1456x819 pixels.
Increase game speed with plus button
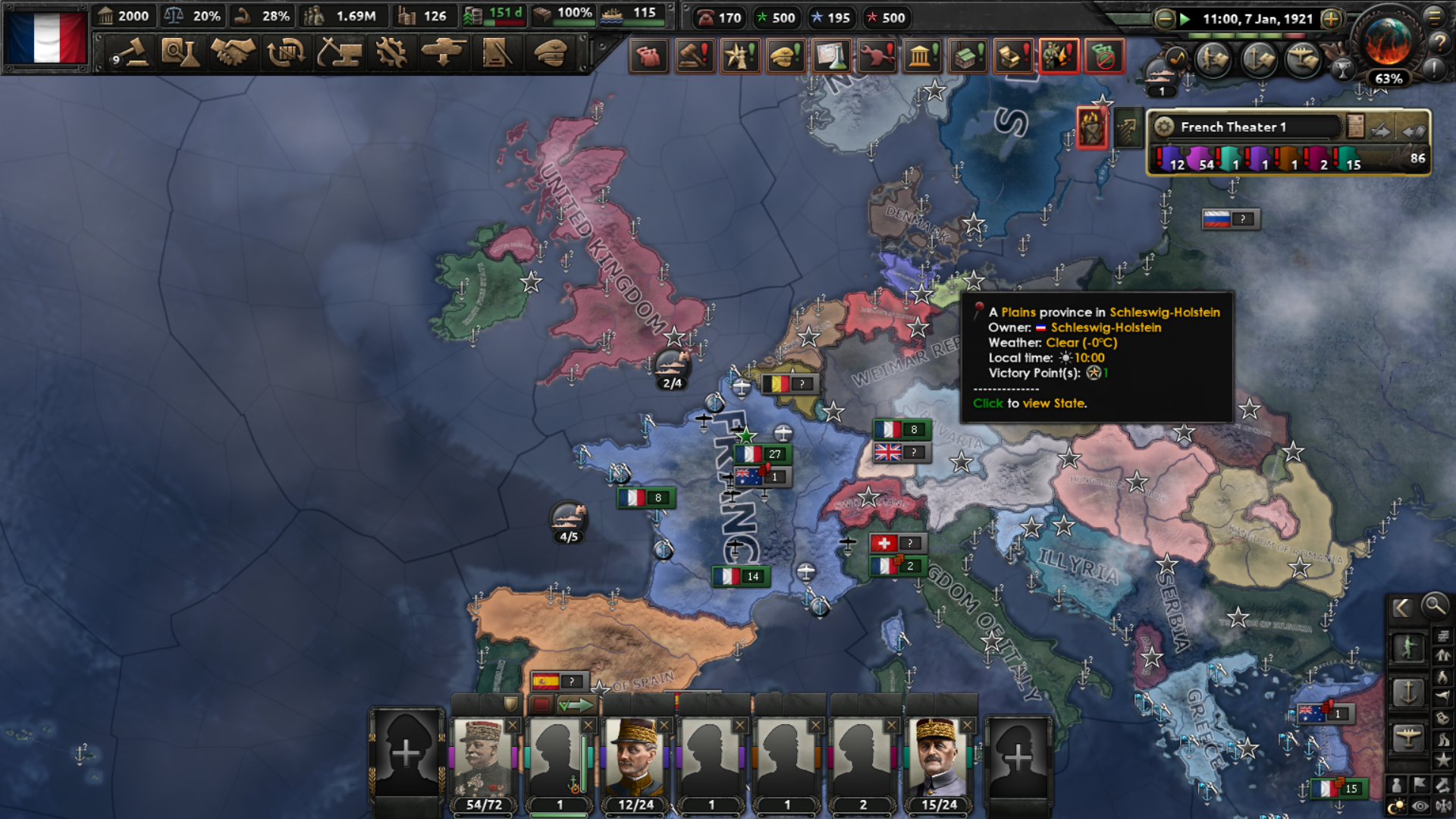(1331, 19)
